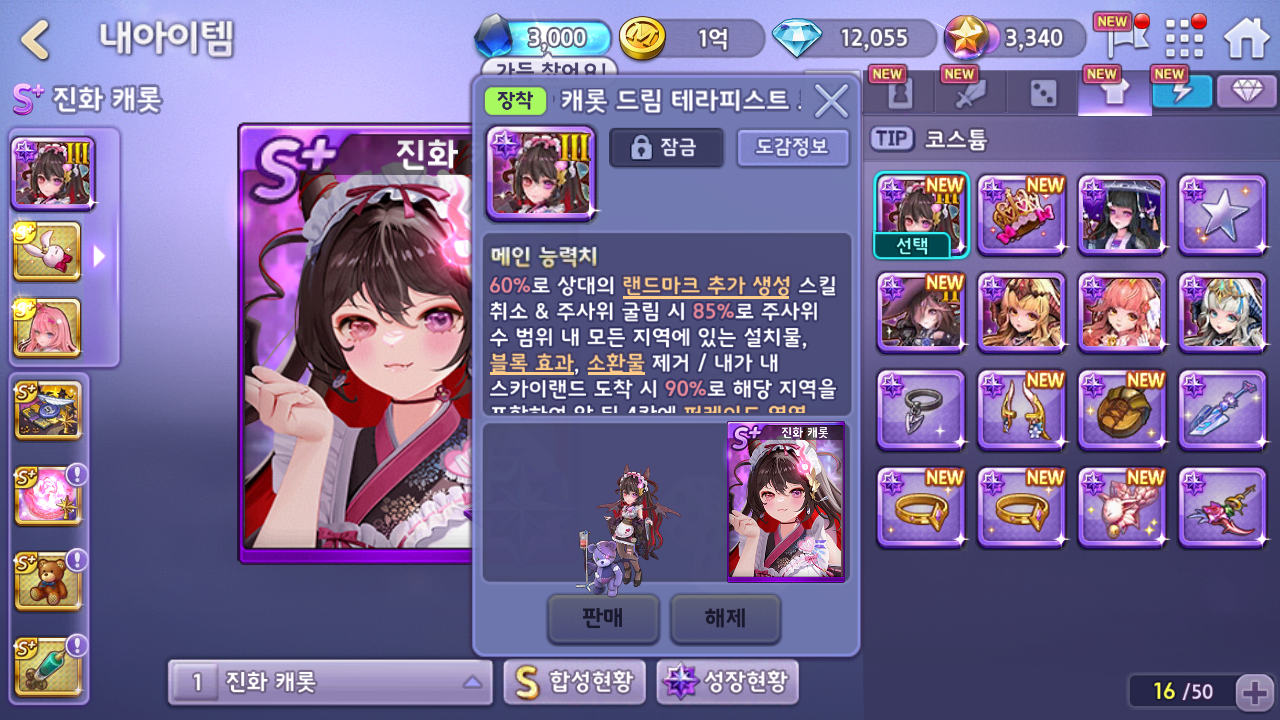Tap the 잠금 lock button

pos(667,148)
